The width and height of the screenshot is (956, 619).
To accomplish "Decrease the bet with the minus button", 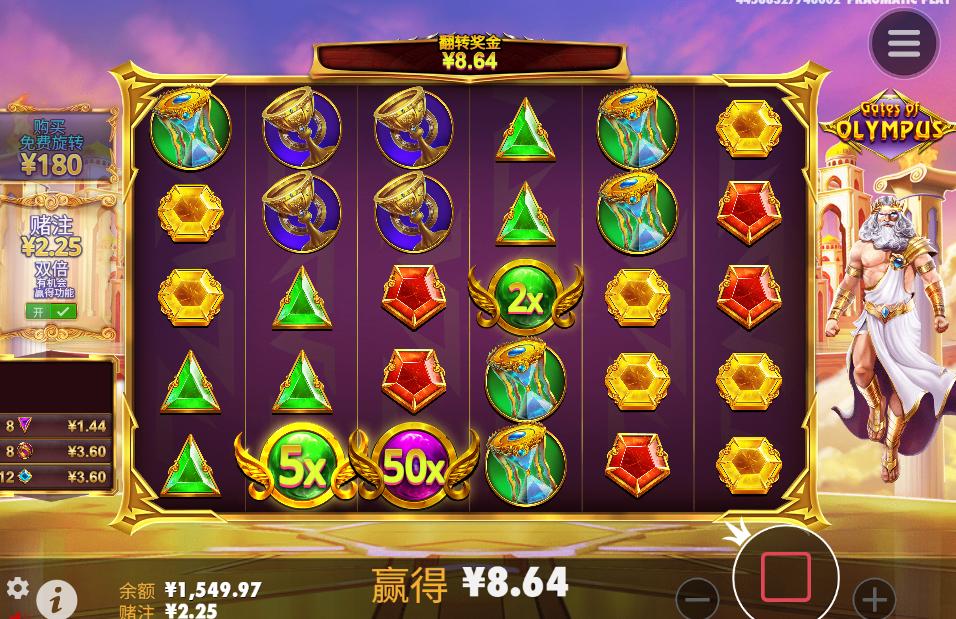I will tap(697, 599).
